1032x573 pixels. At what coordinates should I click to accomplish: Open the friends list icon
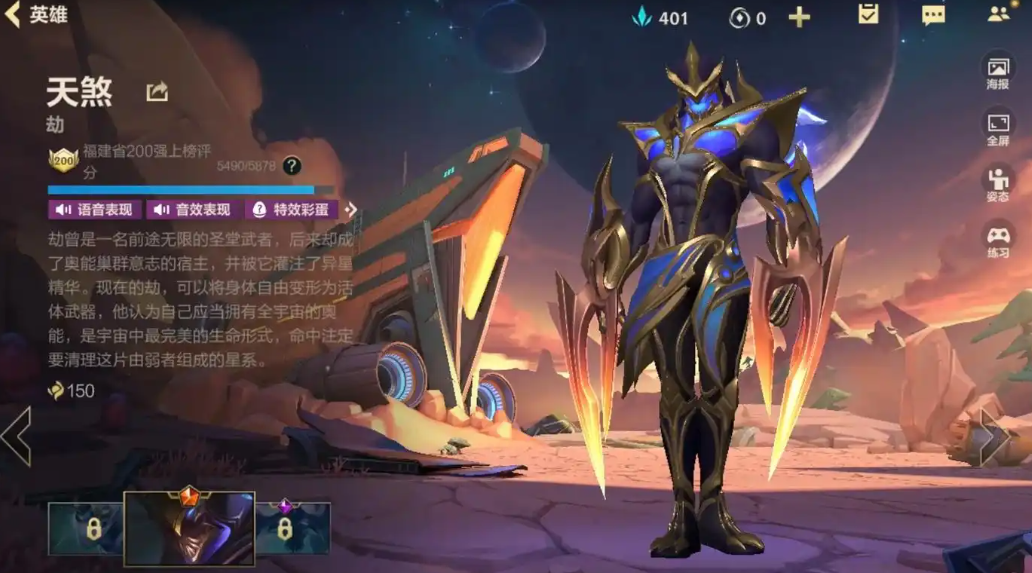998,15
